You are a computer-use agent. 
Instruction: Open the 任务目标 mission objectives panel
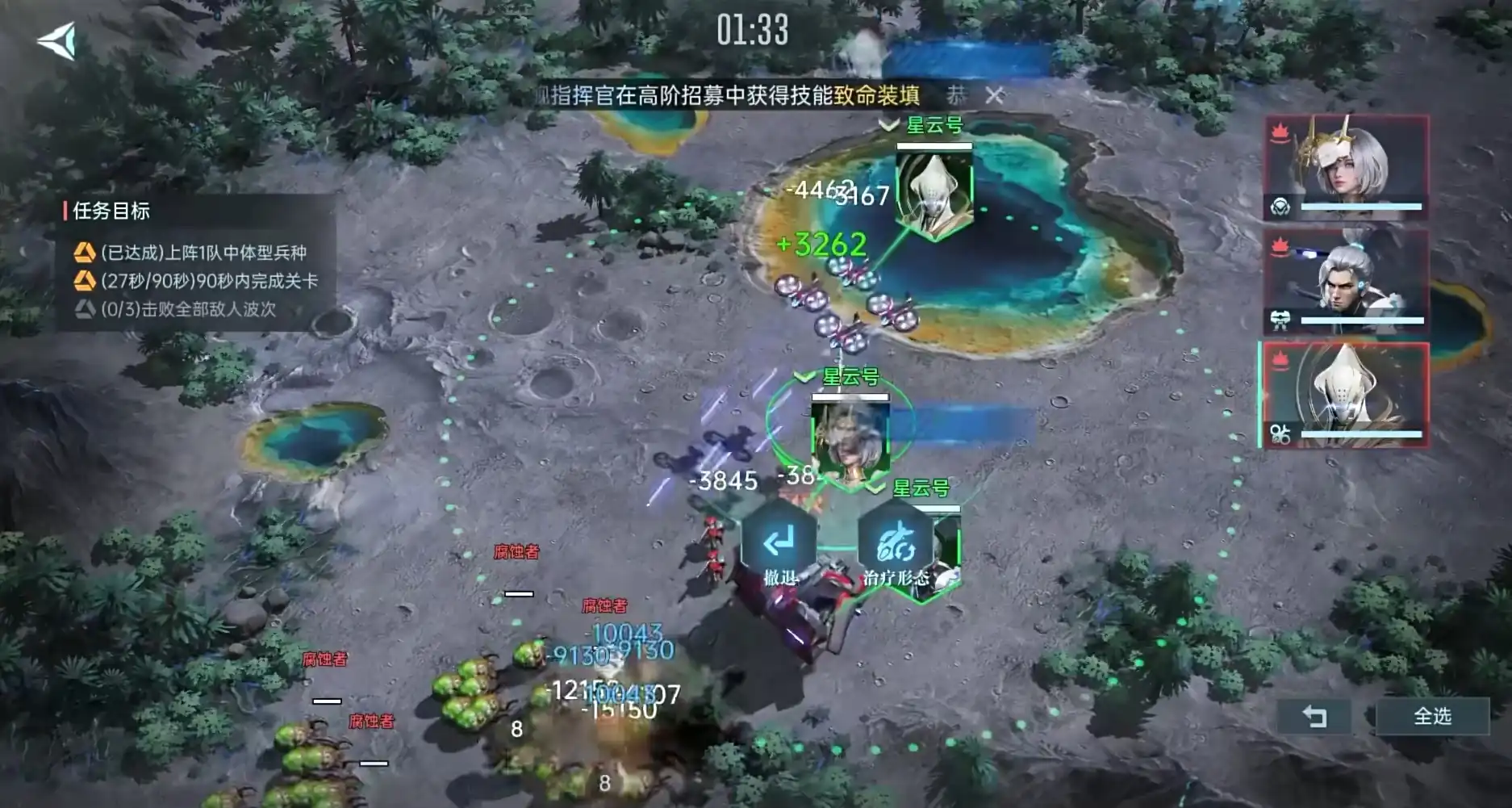[111, 211]
